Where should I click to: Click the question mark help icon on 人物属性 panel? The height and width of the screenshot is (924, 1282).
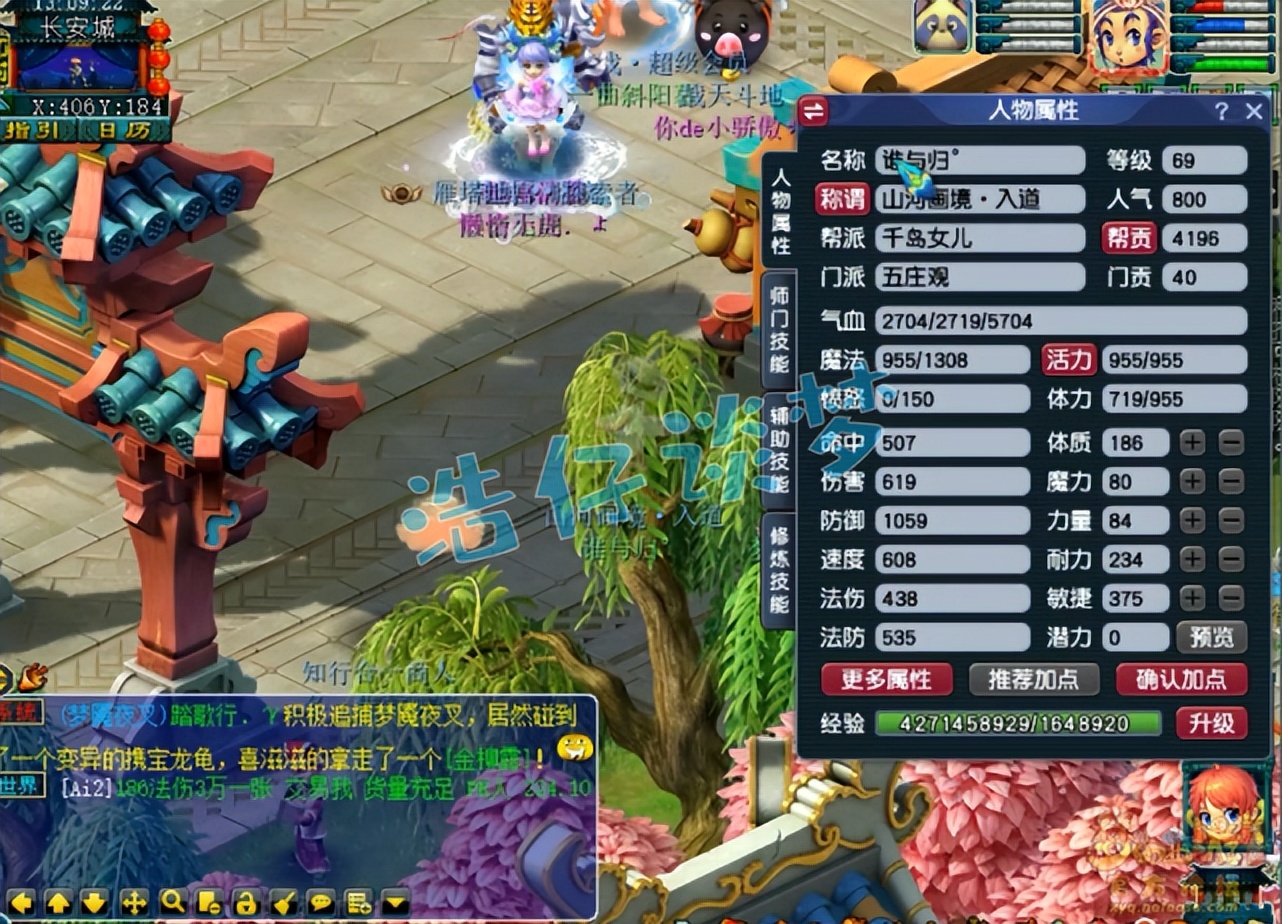pos(1221,112)
